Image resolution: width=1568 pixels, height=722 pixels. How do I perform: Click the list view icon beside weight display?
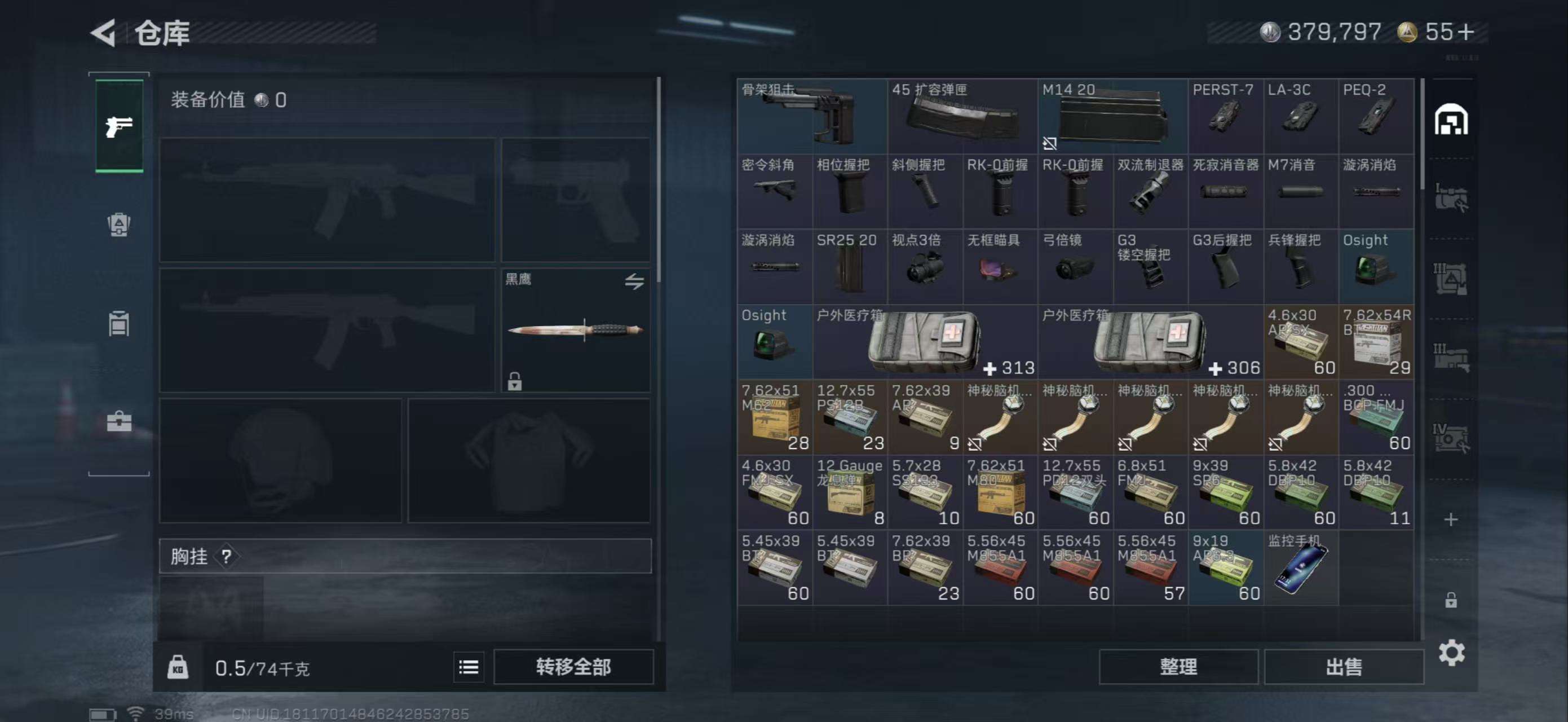click(x=469, y=667)
